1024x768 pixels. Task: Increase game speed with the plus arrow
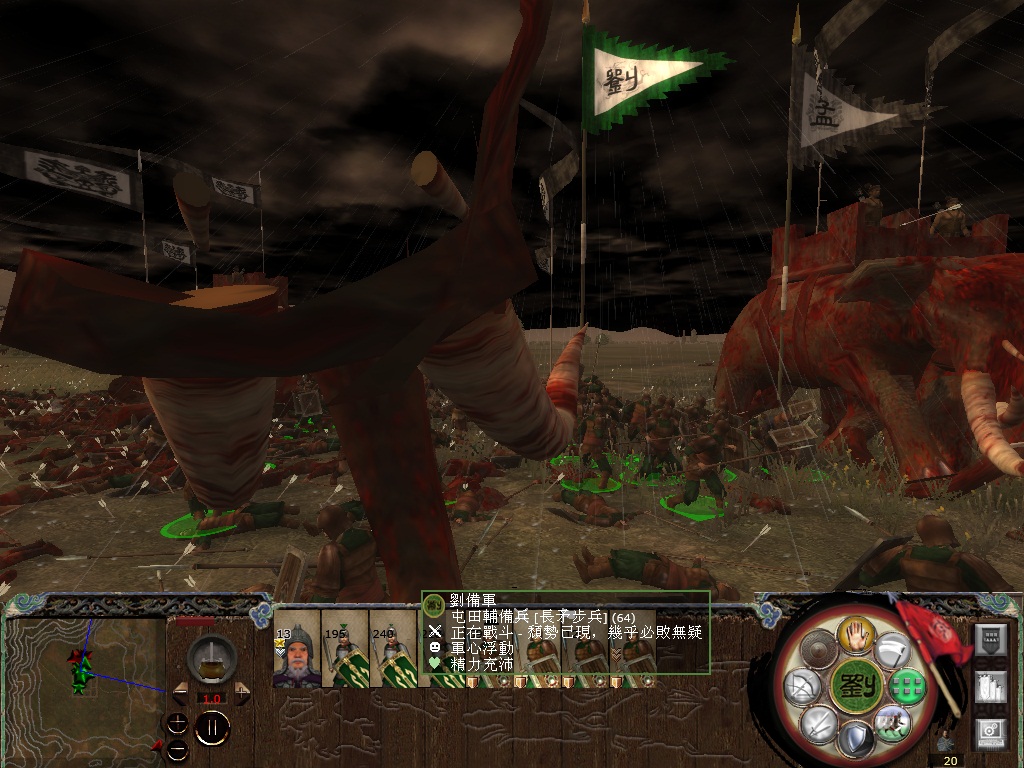coord(241,693)
